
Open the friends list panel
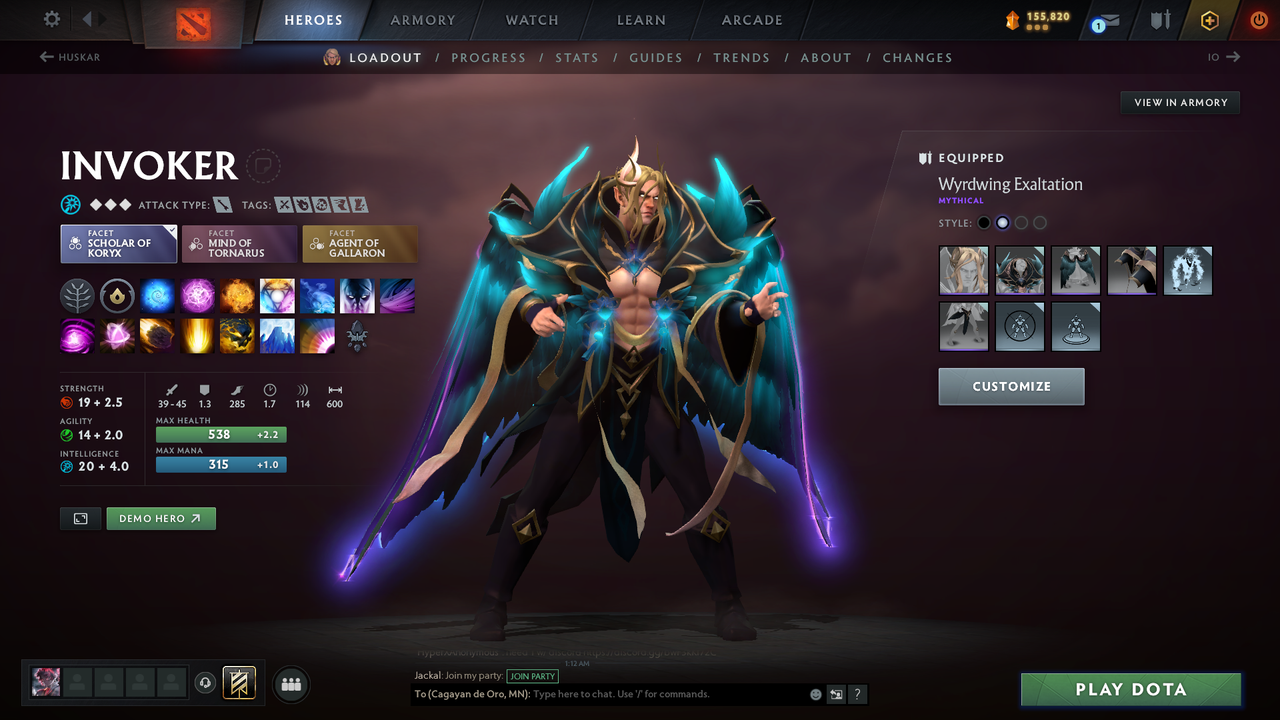tap(290, 684)
